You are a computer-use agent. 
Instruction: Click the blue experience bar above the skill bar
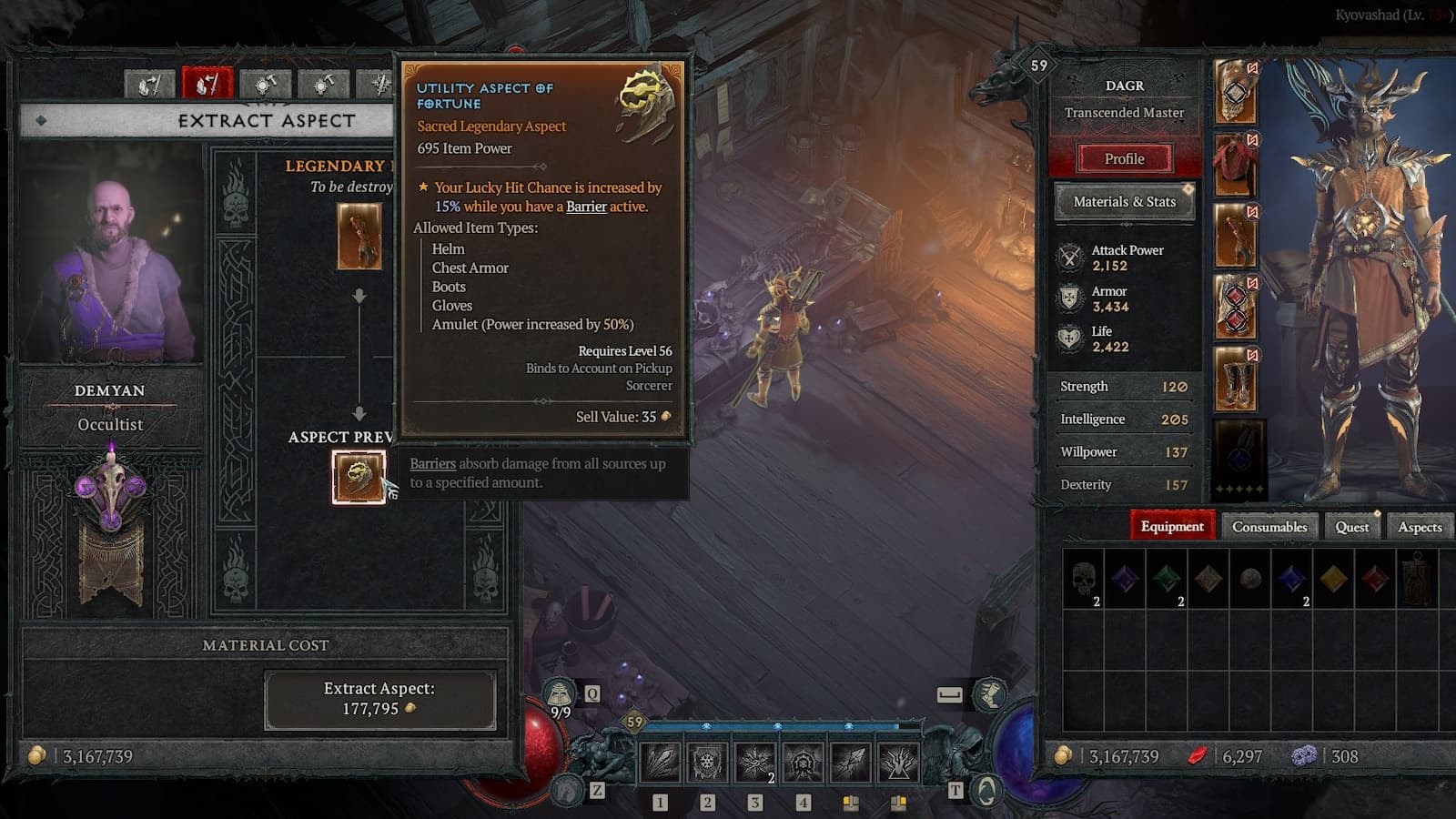click(x=773, y=726)
